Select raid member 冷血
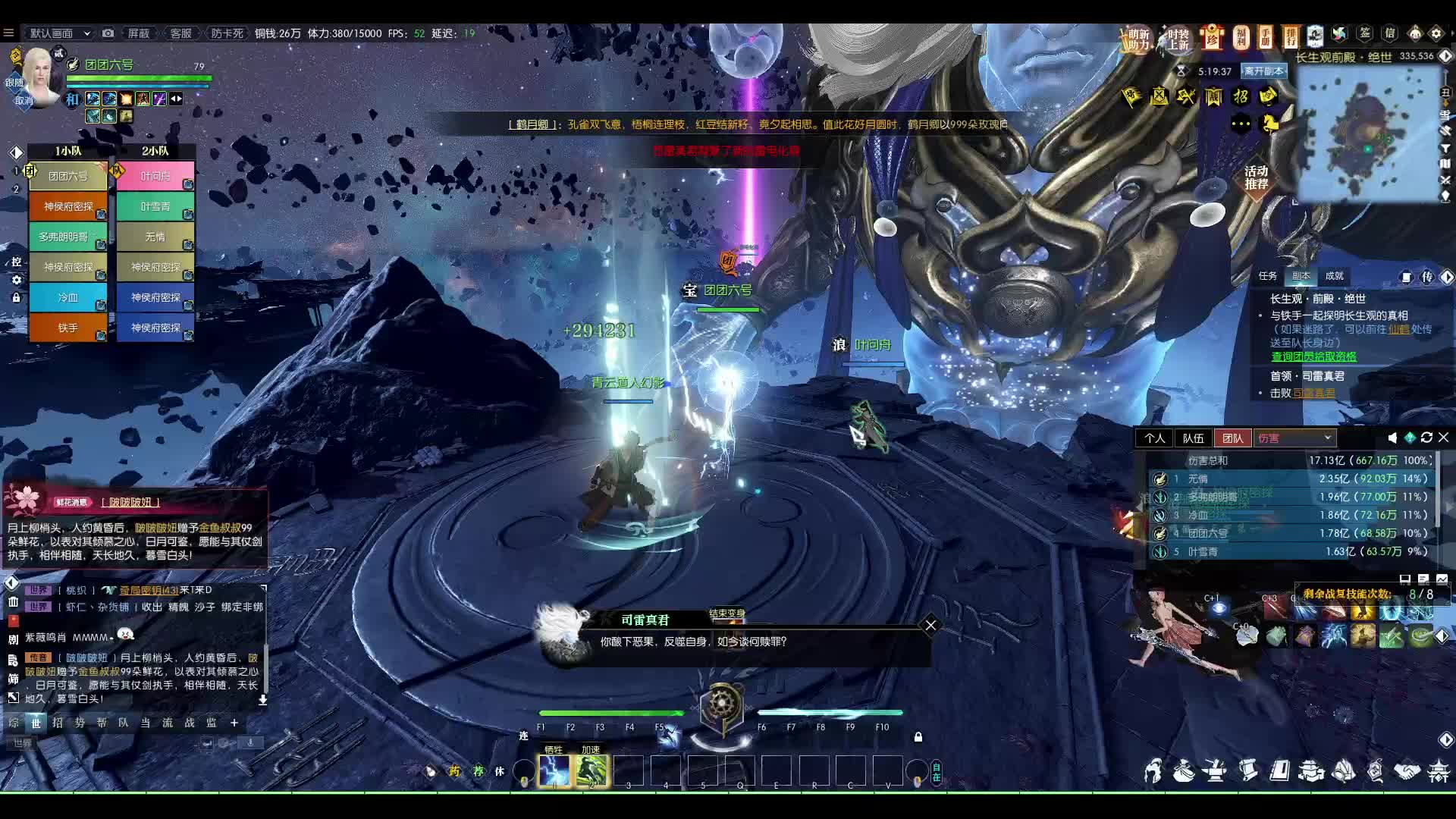 coord(68,297)
